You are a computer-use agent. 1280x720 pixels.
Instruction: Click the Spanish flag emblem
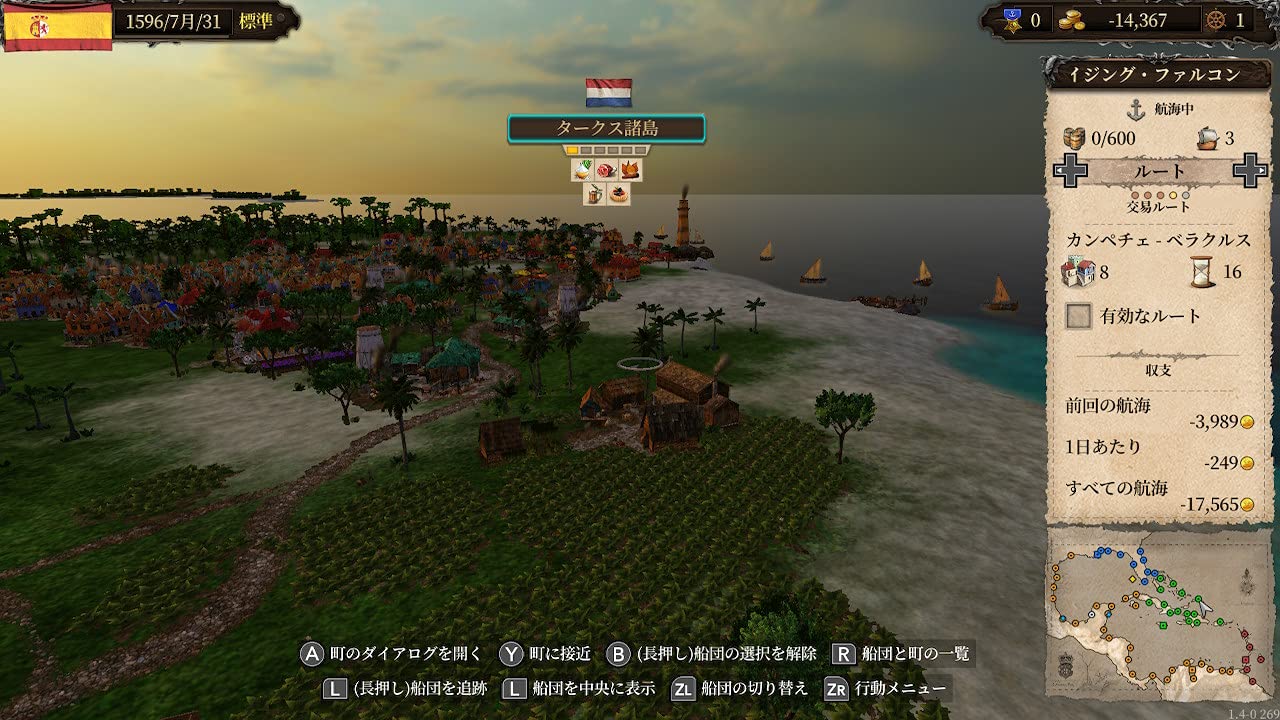pyautogui.click(x=58, y=25)
